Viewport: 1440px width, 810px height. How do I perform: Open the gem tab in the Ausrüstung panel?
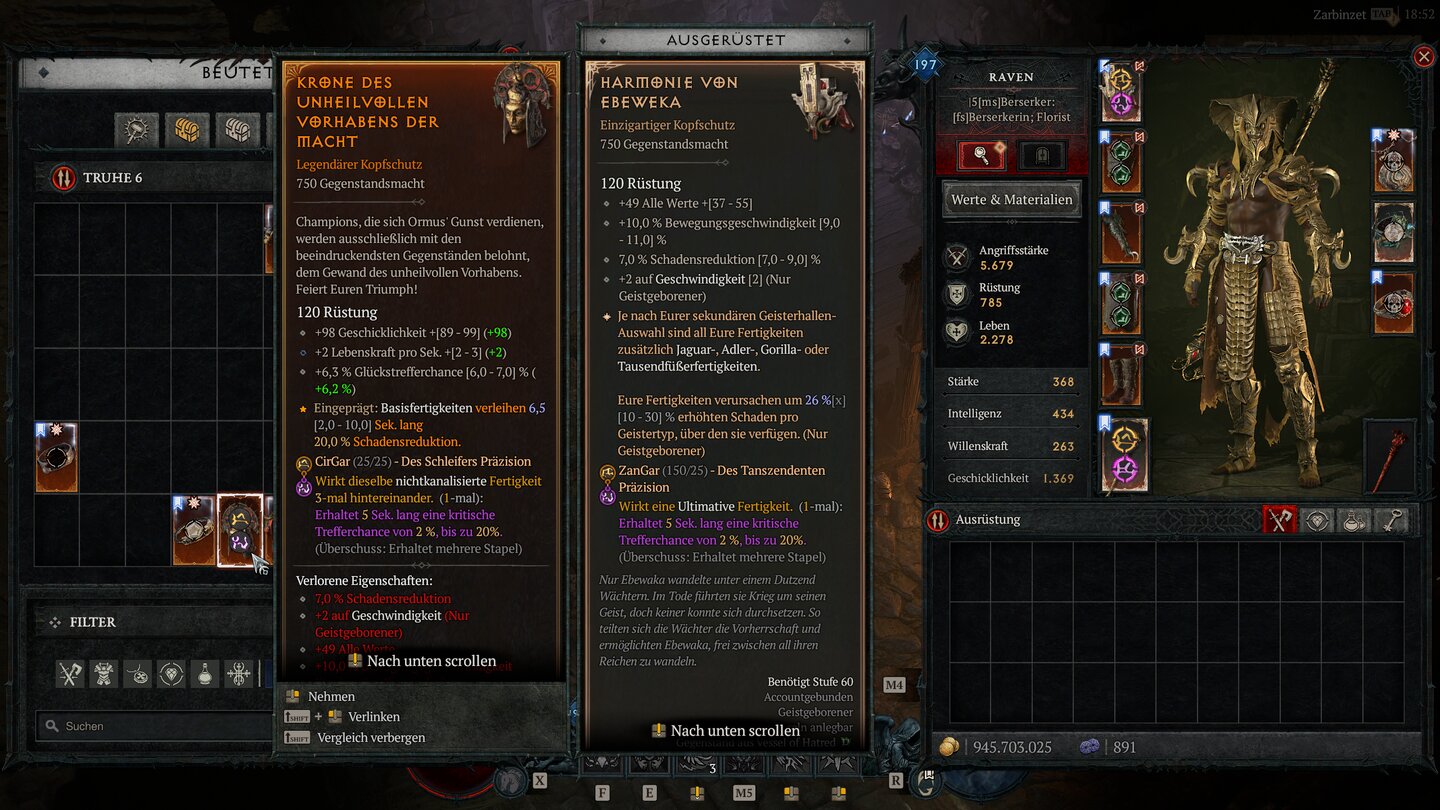tap(1317, 520)
